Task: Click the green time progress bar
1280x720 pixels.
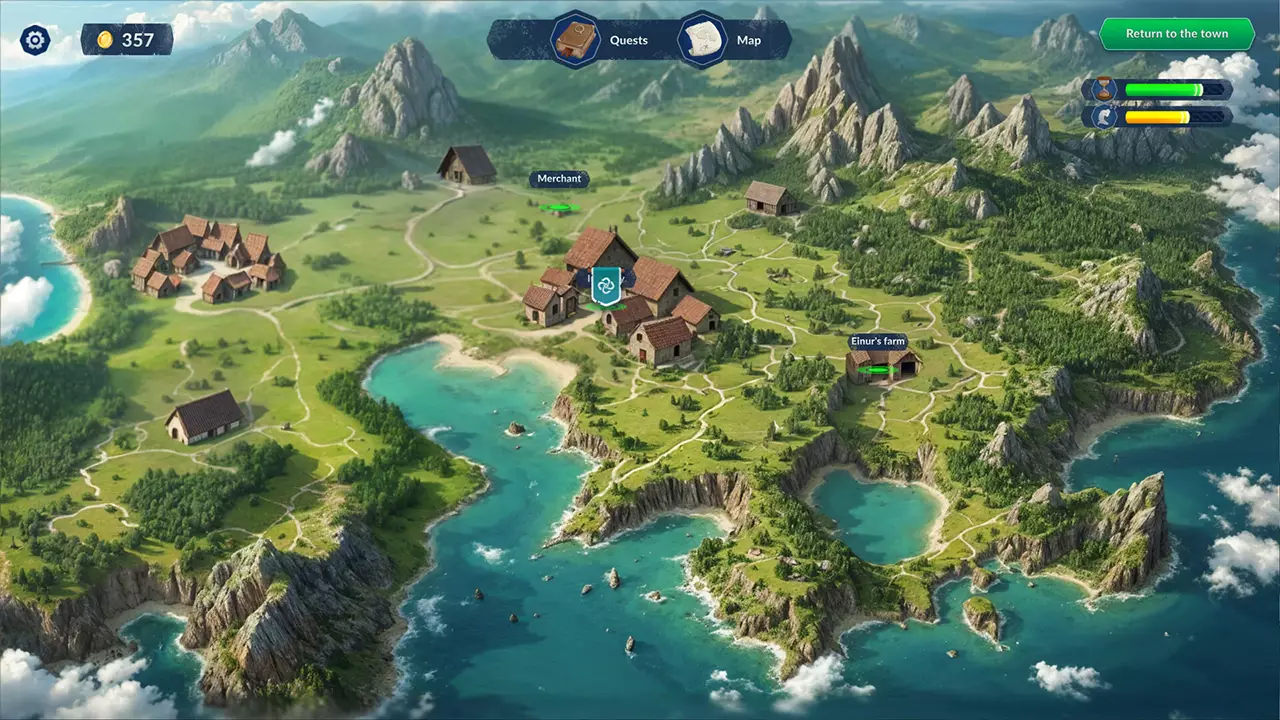Action: point(1165,88)
